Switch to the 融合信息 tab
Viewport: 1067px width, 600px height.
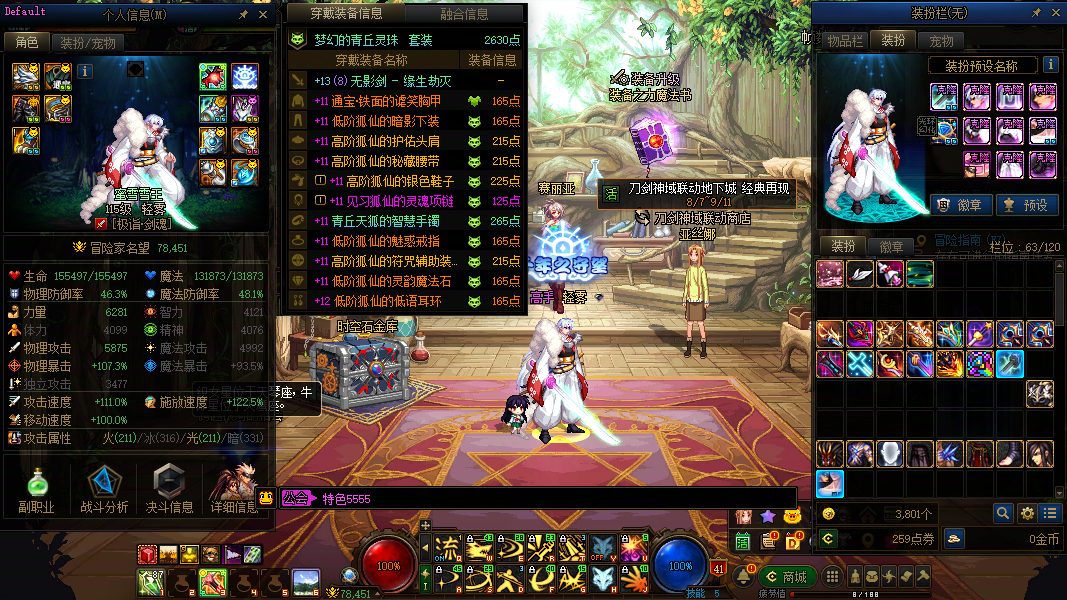tap(464, 14)
